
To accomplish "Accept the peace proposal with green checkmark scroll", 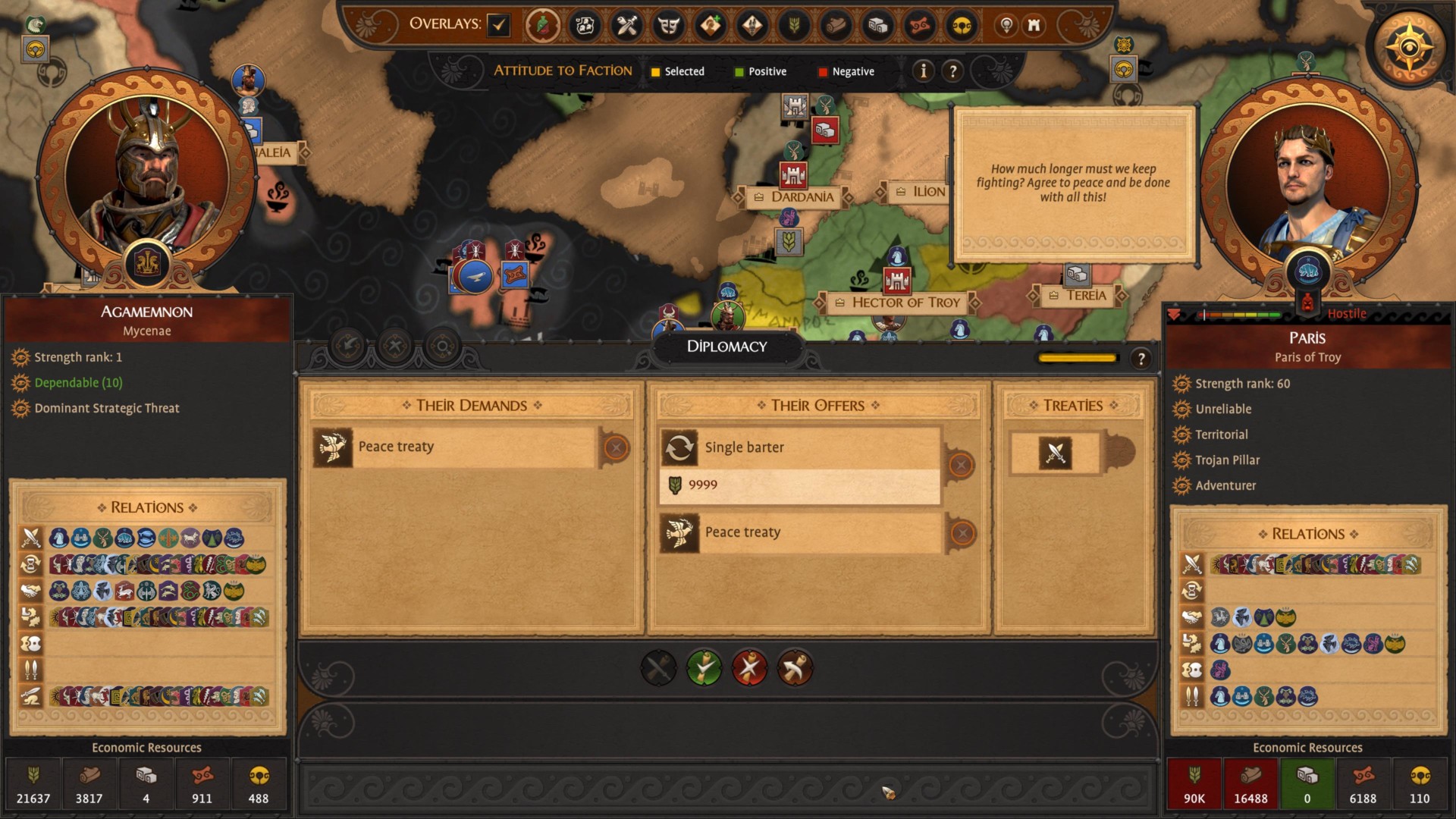I will (x=704, y=668).
